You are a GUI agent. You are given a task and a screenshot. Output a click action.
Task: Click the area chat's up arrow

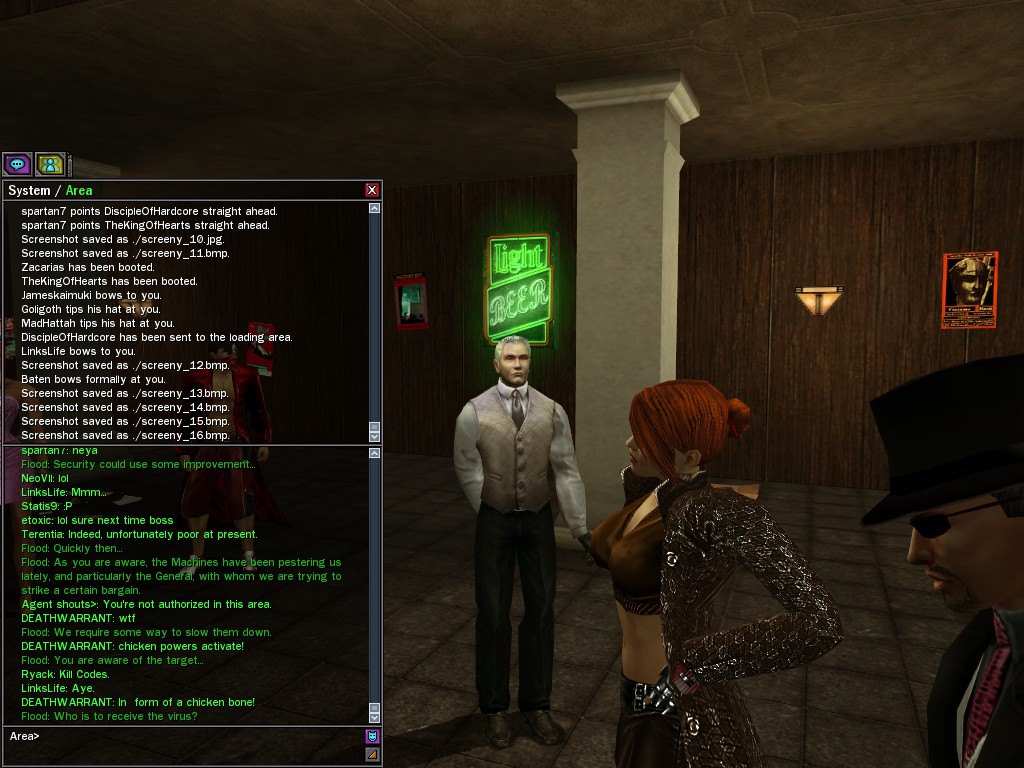coord(374,454)
